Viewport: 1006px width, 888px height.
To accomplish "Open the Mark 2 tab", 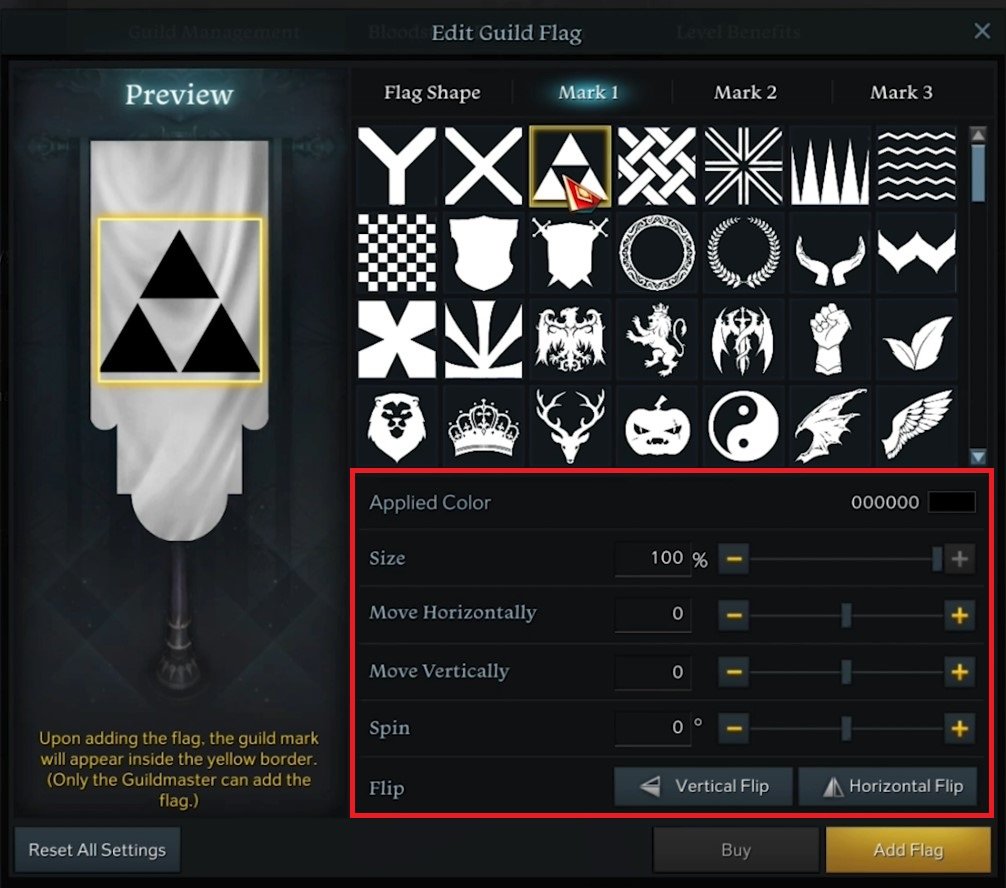I will click(x=745, y=93).
